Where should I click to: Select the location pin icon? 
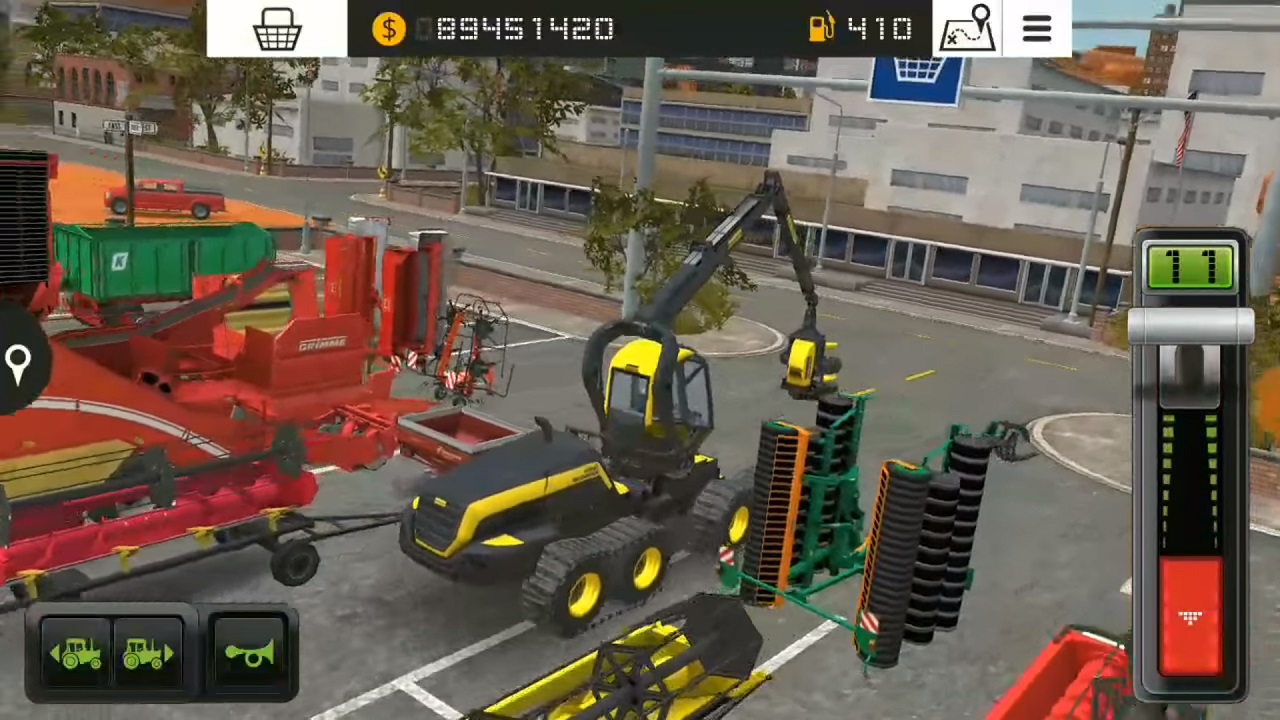[18, 362]
